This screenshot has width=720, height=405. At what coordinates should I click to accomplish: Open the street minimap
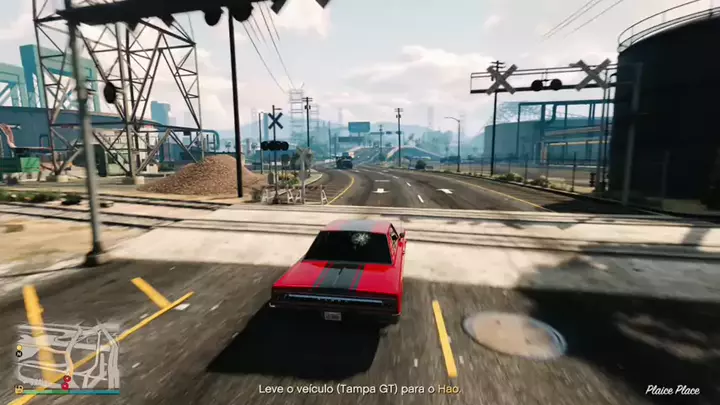coord(67,356)
